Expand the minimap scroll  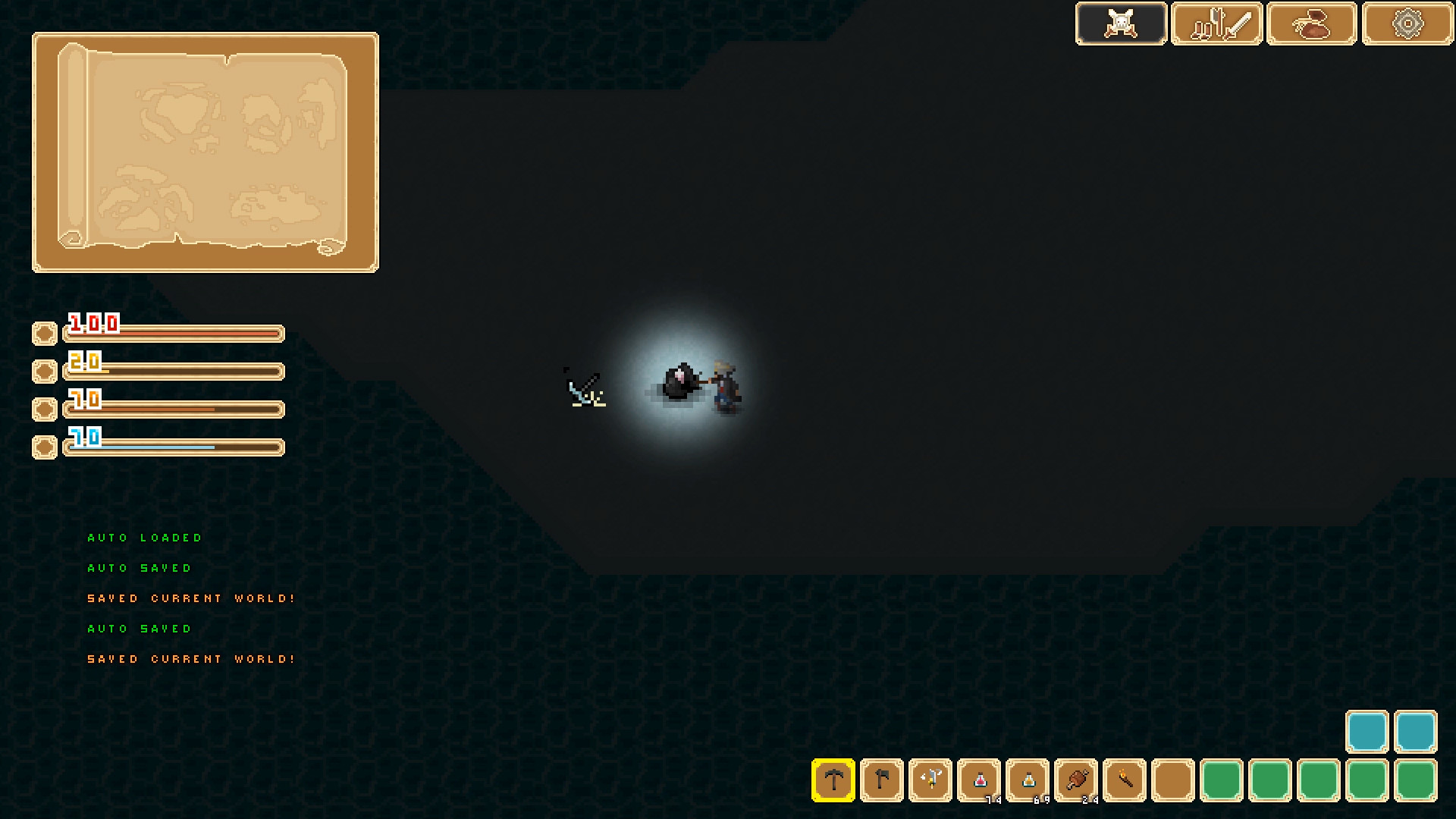pos(205,150)
